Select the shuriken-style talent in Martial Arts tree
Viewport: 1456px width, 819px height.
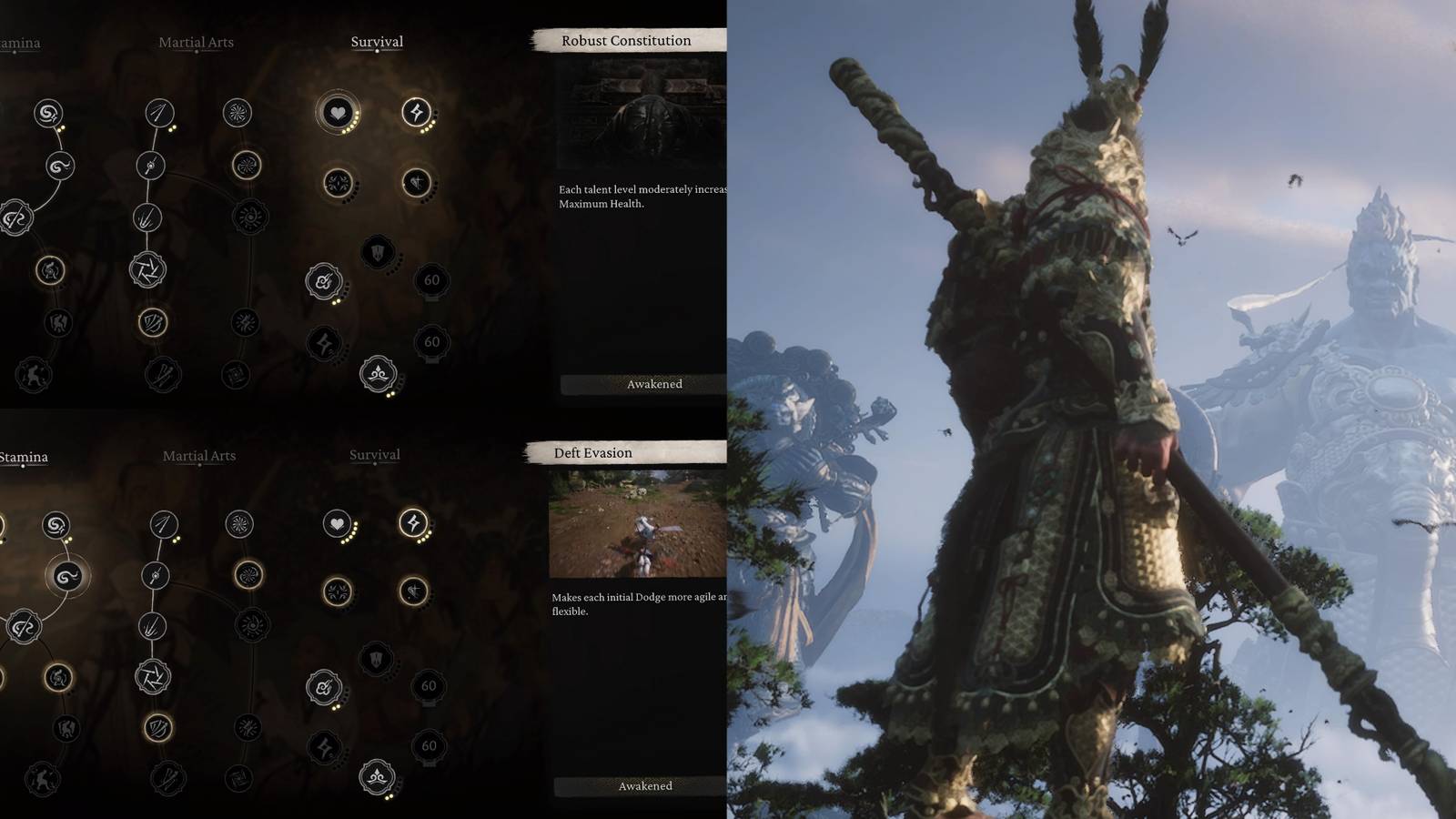(x=147, y=268)
